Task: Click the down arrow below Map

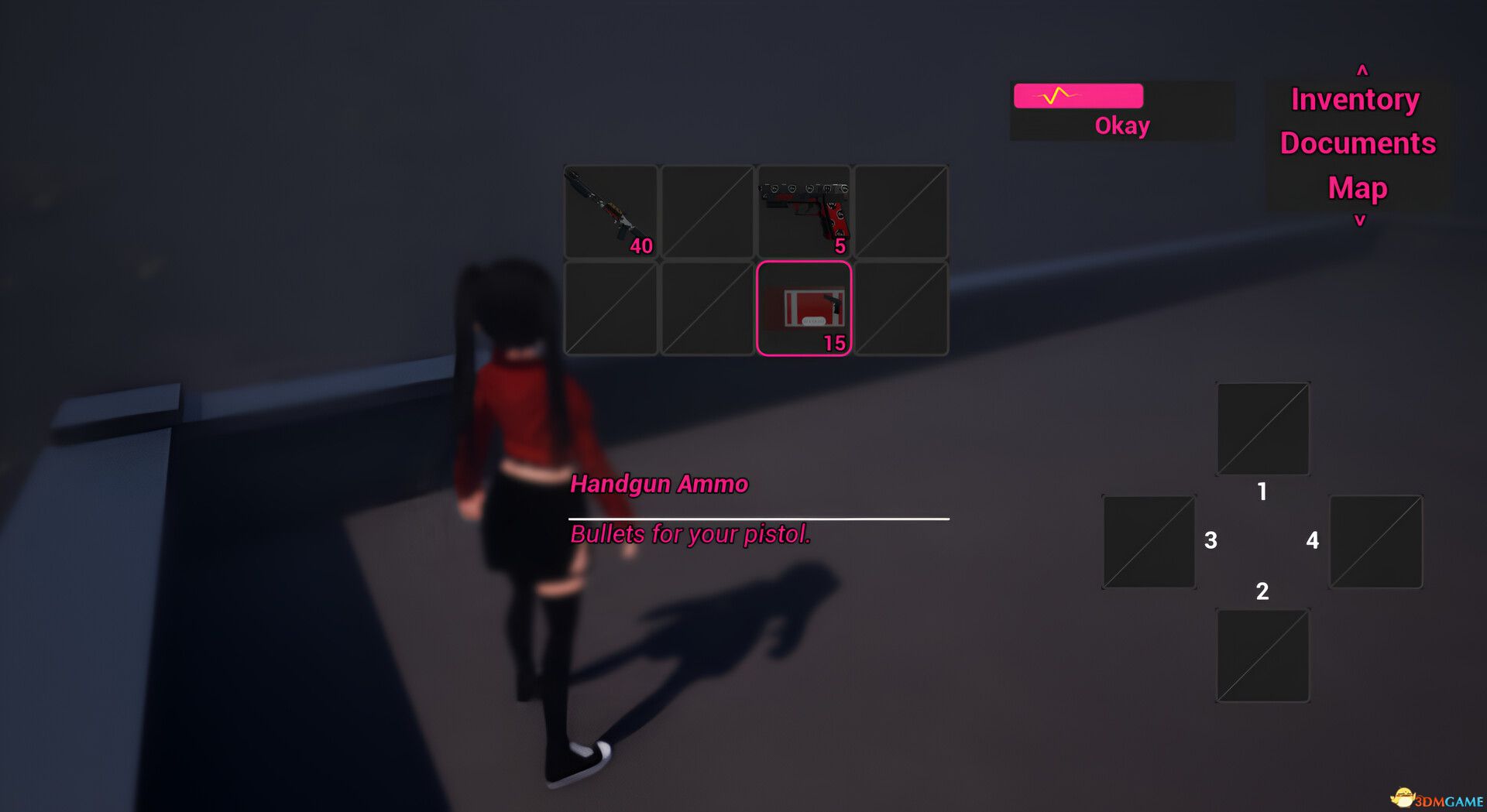Action: [x=1361, y=219]
